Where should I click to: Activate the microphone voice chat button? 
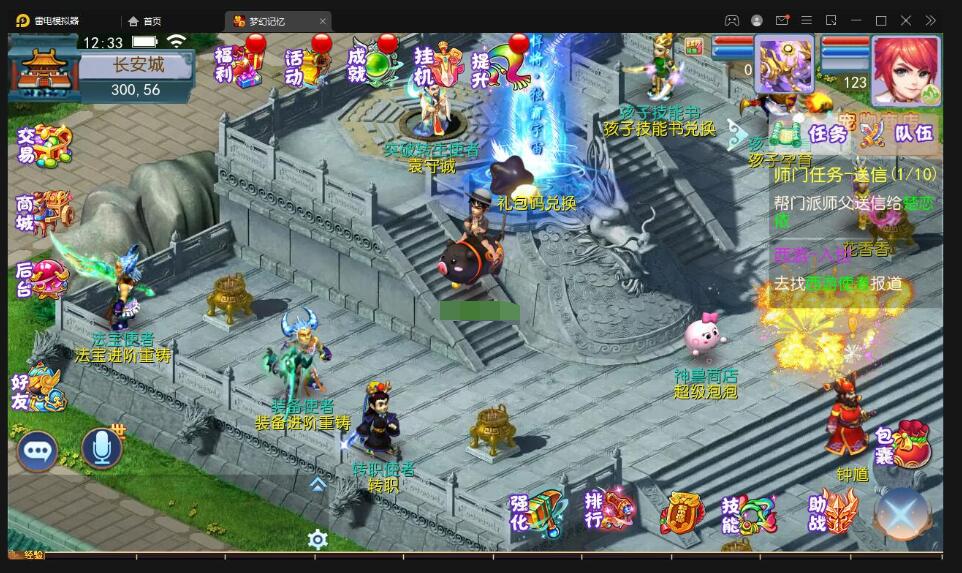(x=101, y=450)
